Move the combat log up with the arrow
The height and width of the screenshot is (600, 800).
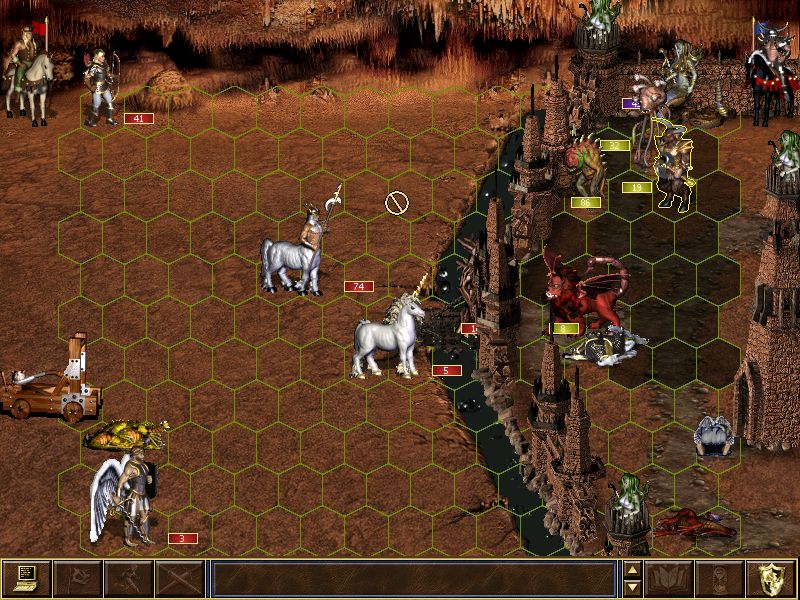click(632, 571)
